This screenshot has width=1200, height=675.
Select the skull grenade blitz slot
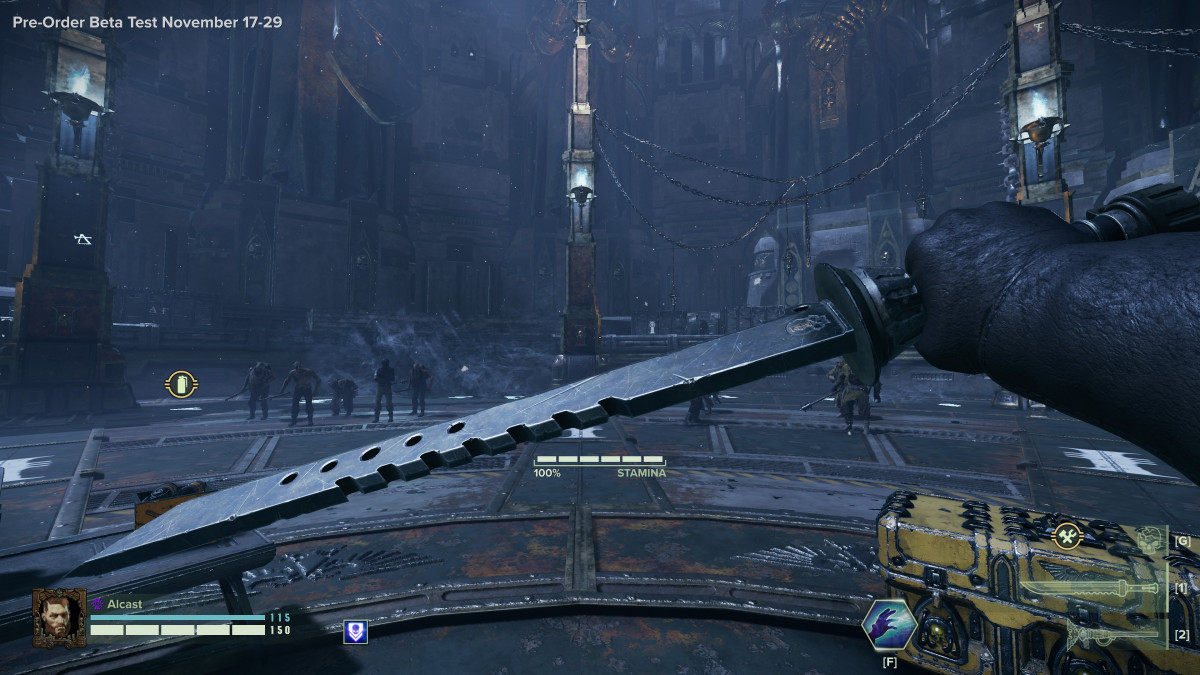1151,541
